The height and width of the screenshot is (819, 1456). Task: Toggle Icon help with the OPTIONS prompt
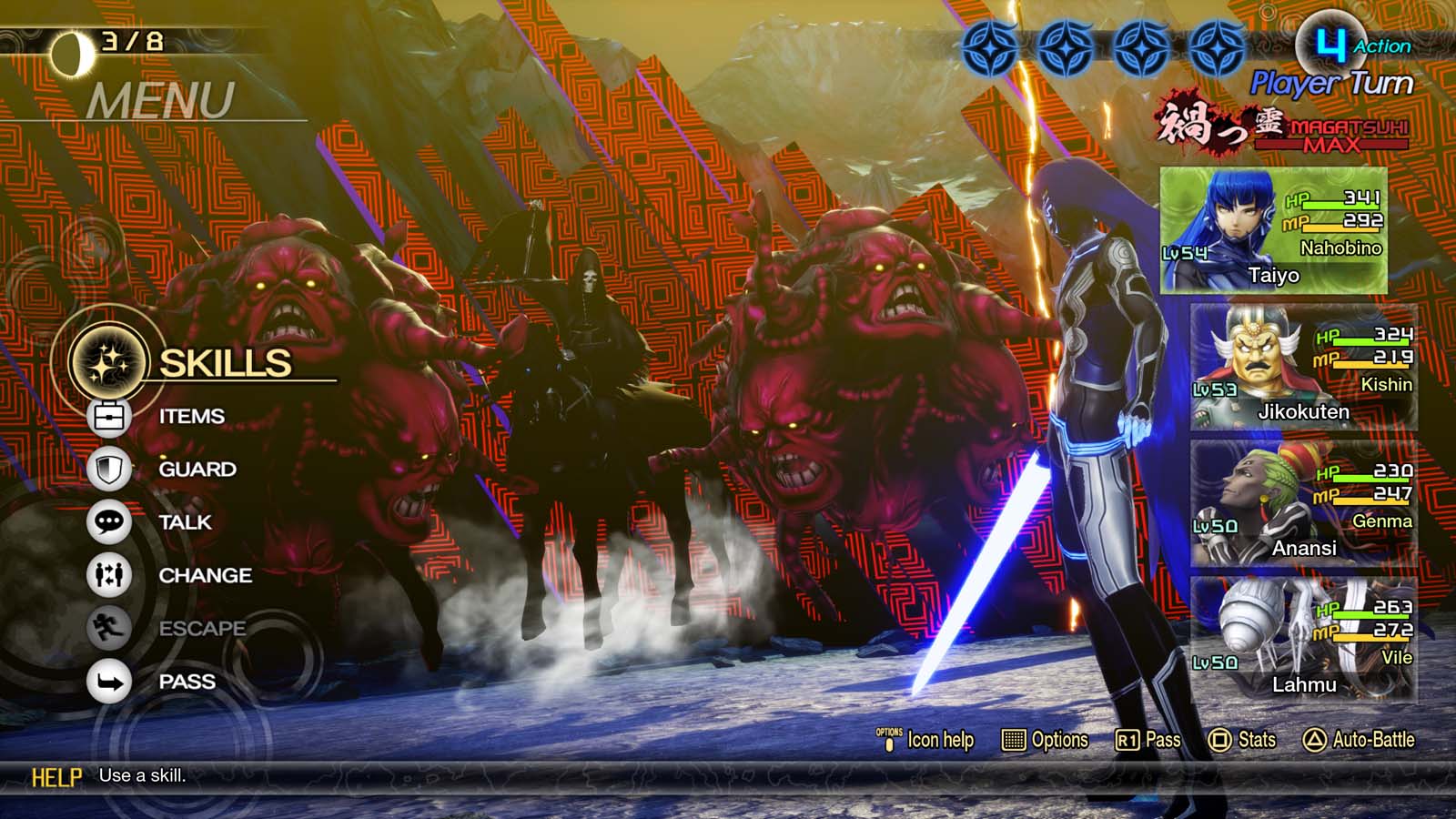(925, 740)
